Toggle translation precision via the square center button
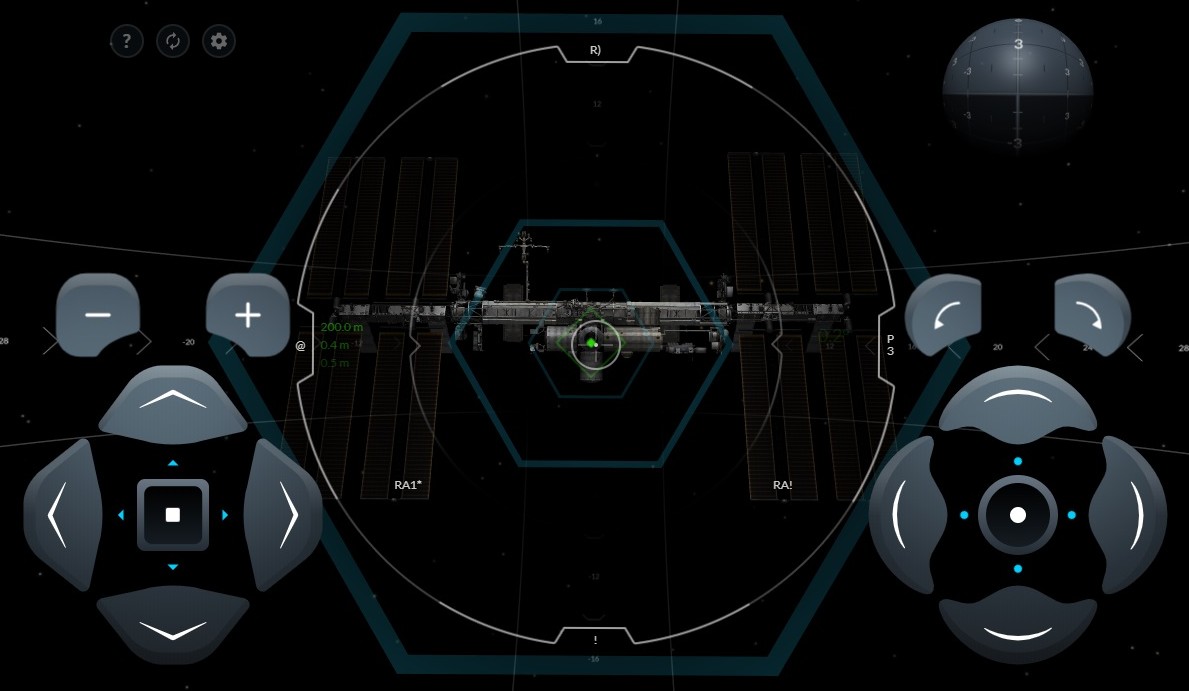The height and width of the screenshot is (691, 1189). pyautogui.click(x=173, y=515)
